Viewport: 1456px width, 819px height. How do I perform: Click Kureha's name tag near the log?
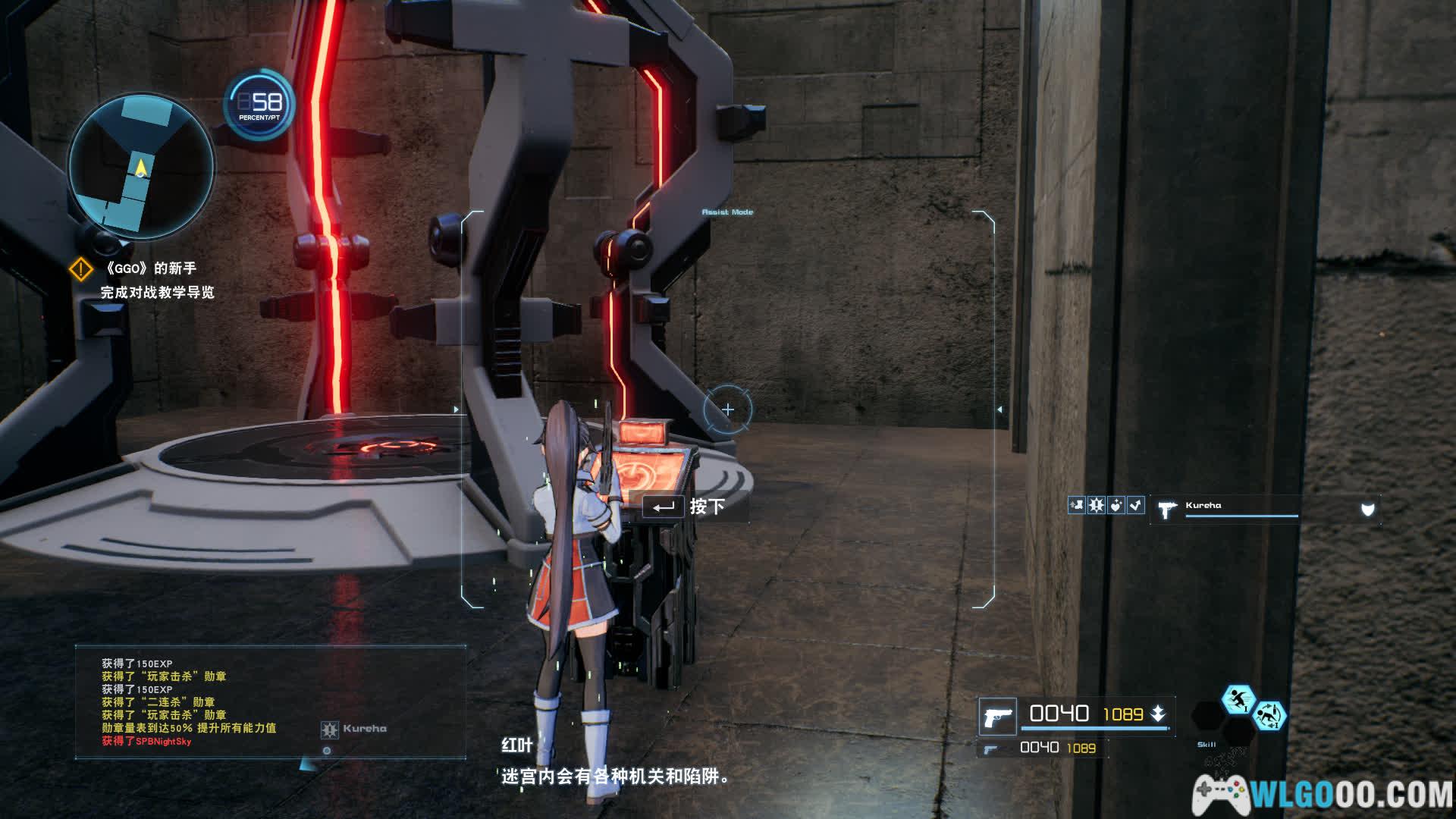point(355,729)
